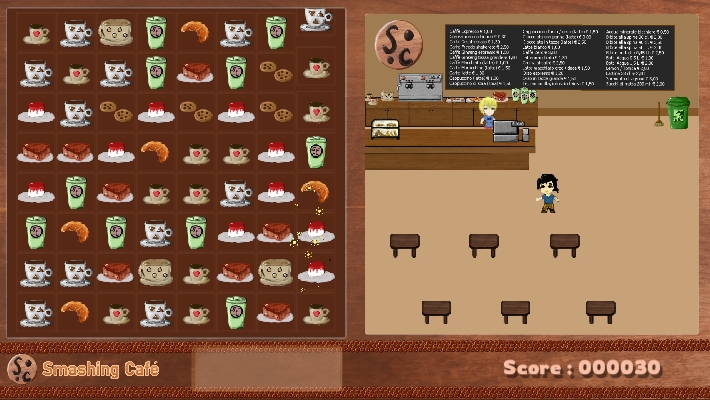Viewport: 710px width, 400px height.
Task: Click the smiling cappuccino mug beside a green cup
Action: (x=116, y=32)
